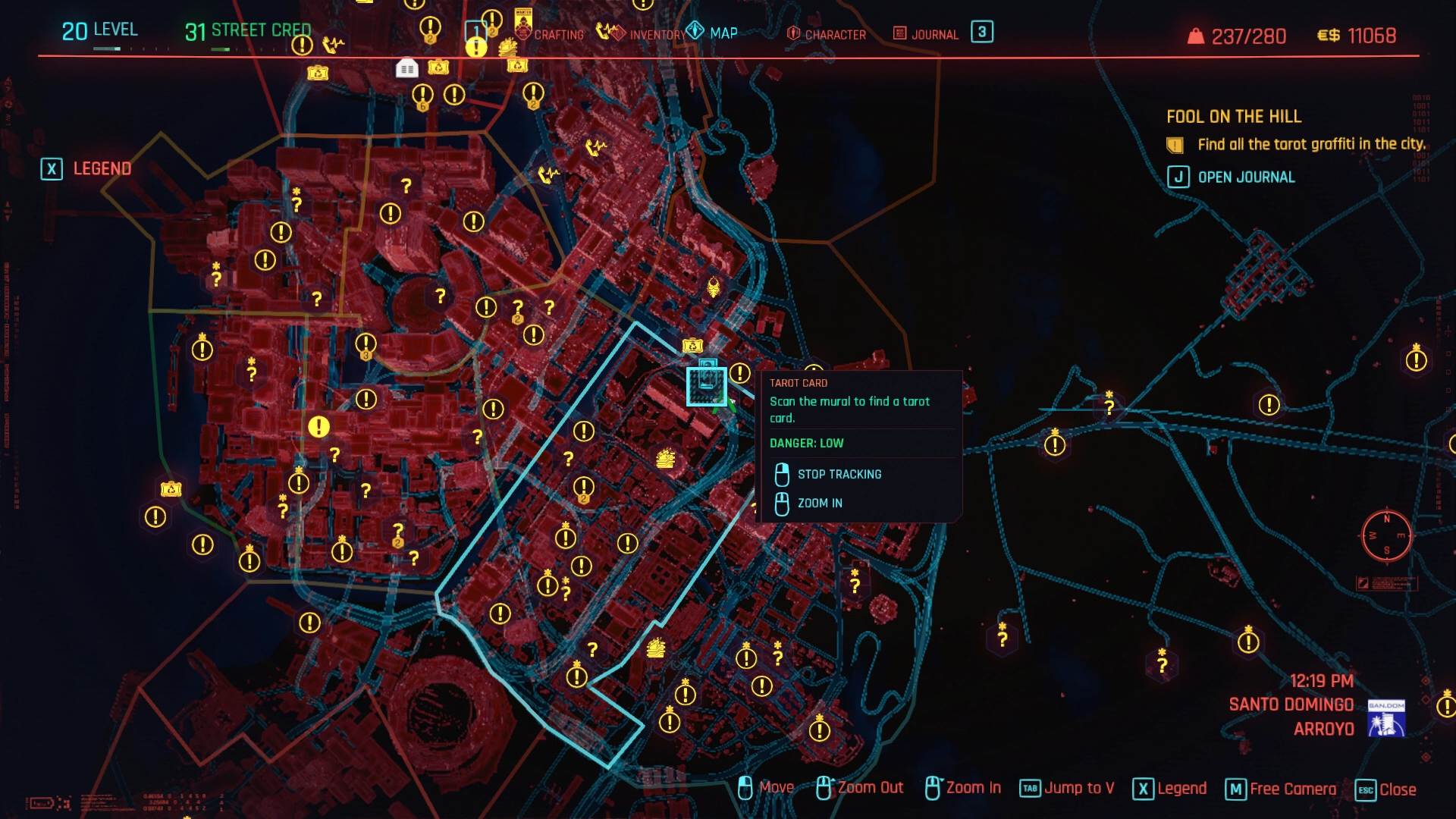Open the Crafting tab

tap(558, 35)
